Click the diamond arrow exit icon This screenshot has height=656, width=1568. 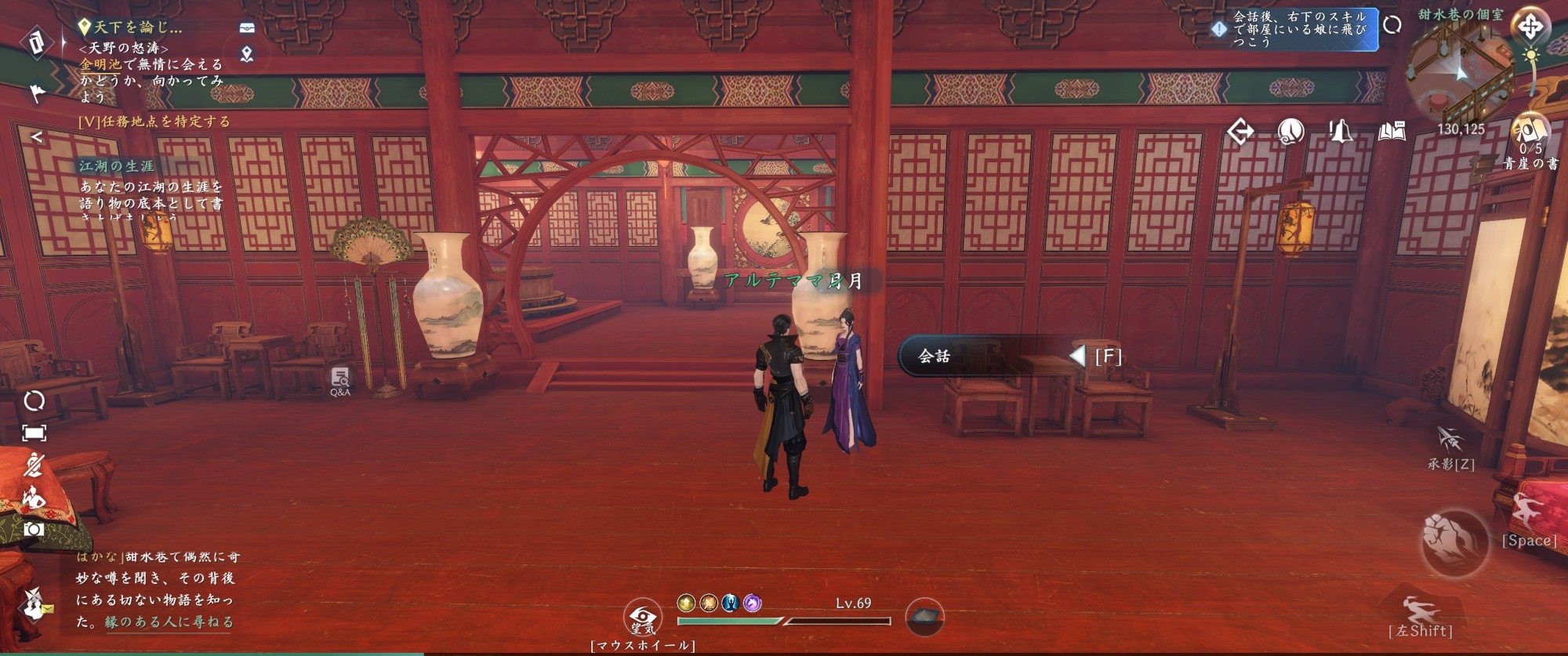[1240, 131]
